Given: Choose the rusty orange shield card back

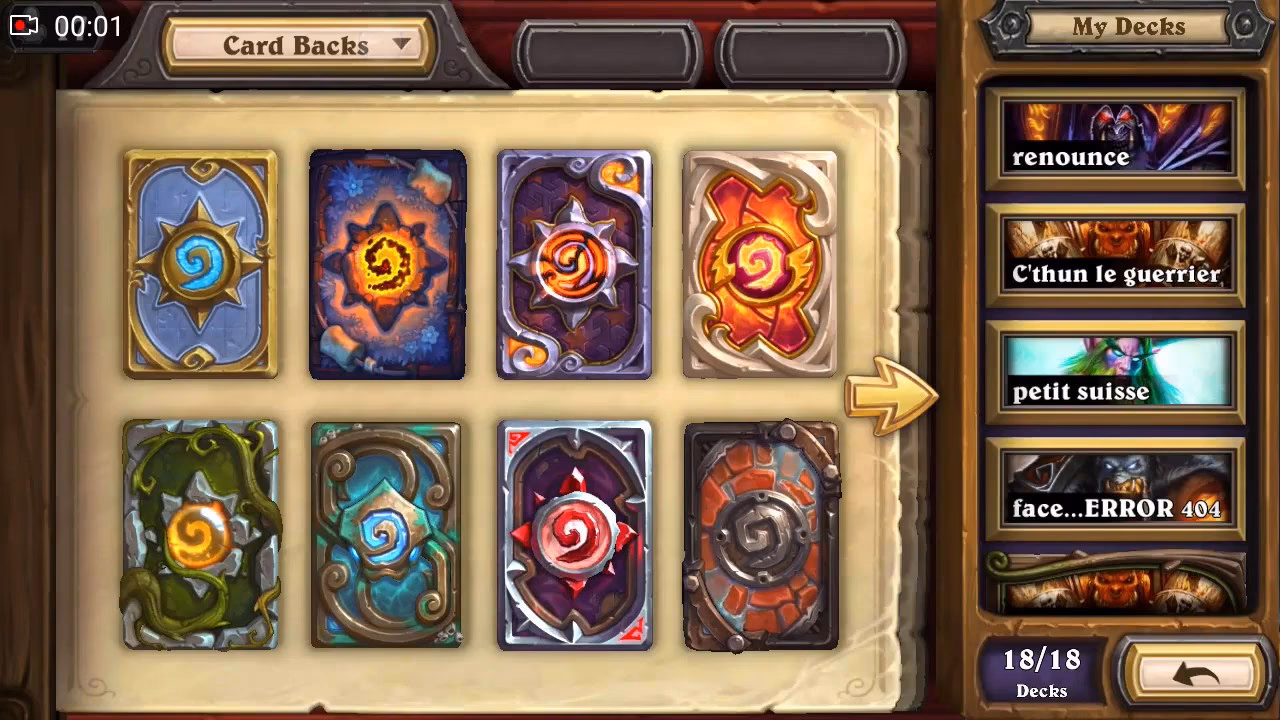Looking at the screenshot, I should (762, 535).
